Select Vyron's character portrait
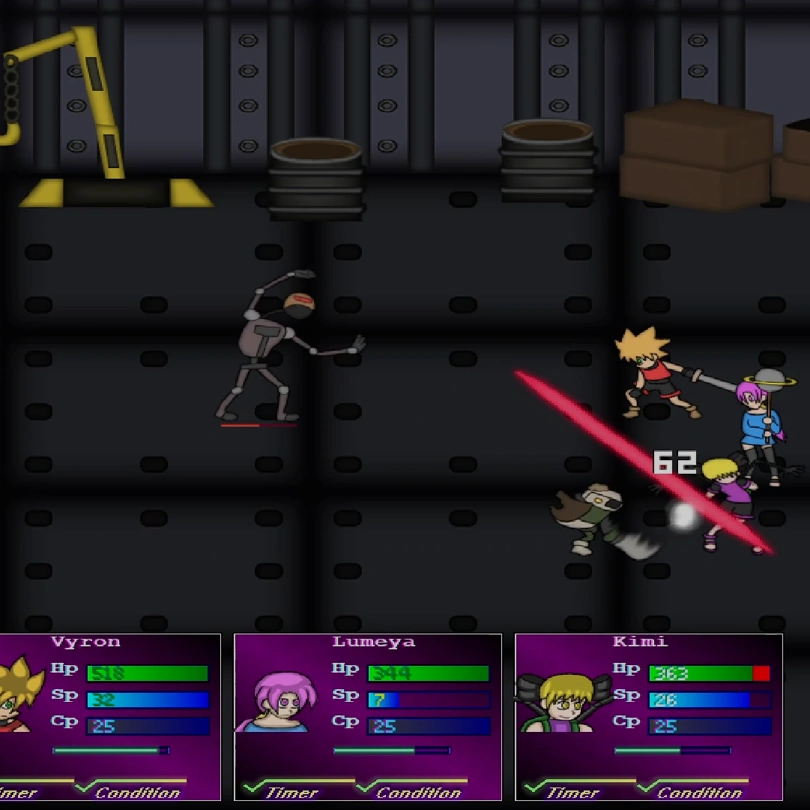810x810 pixels. pyautogui.click(x=20, y=697)
